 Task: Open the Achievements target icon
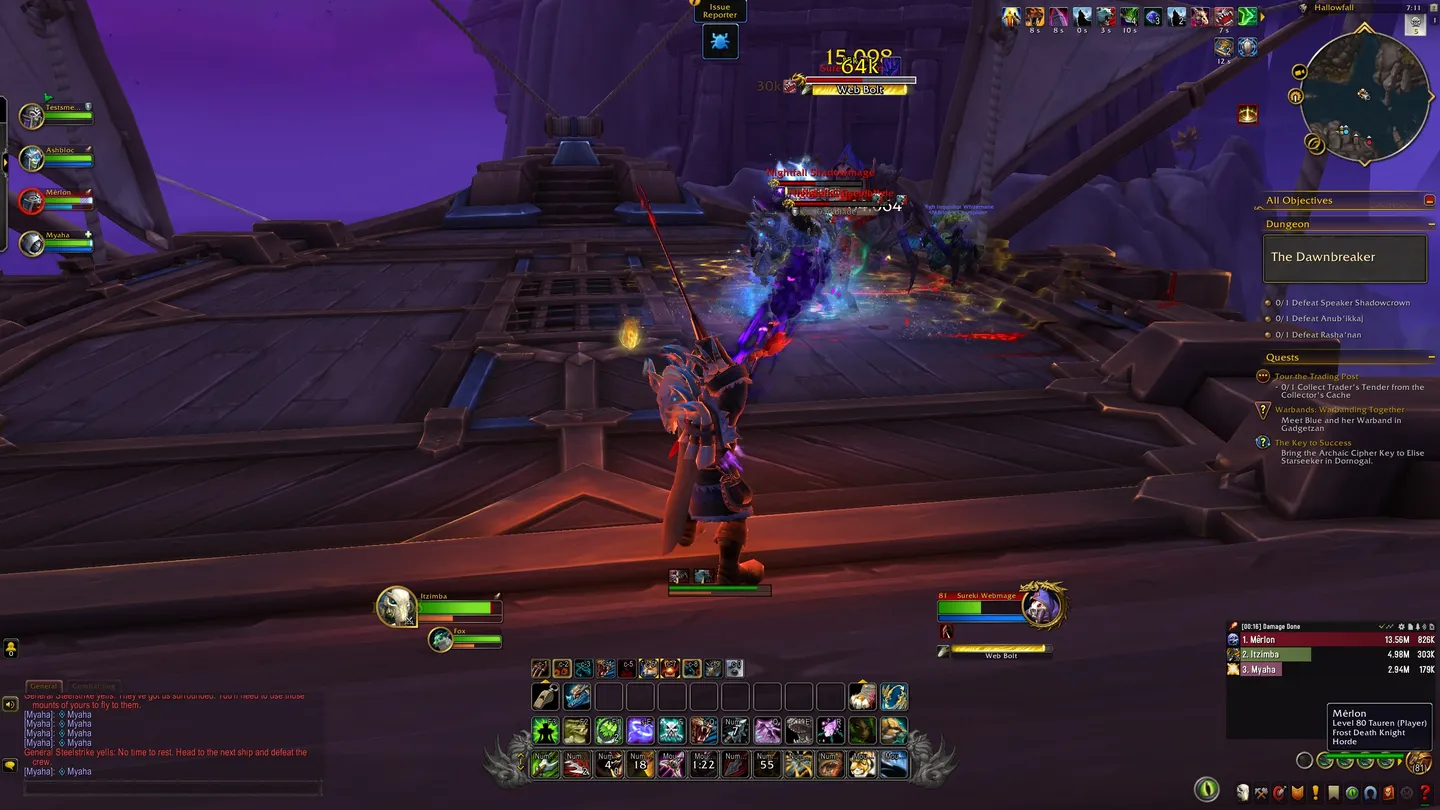(x=1277, y=792)
